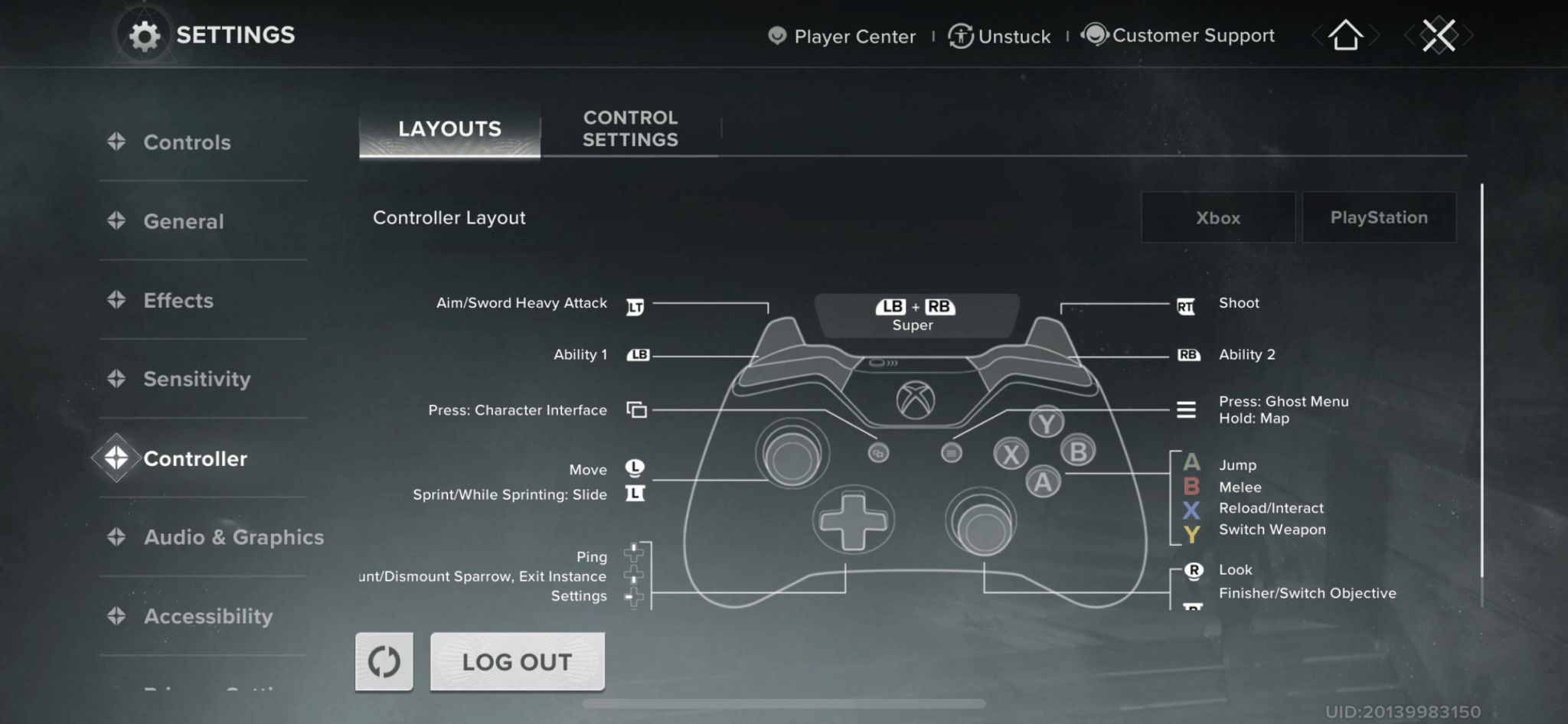Switch to the Control Settings tab

tap(629, 129)
